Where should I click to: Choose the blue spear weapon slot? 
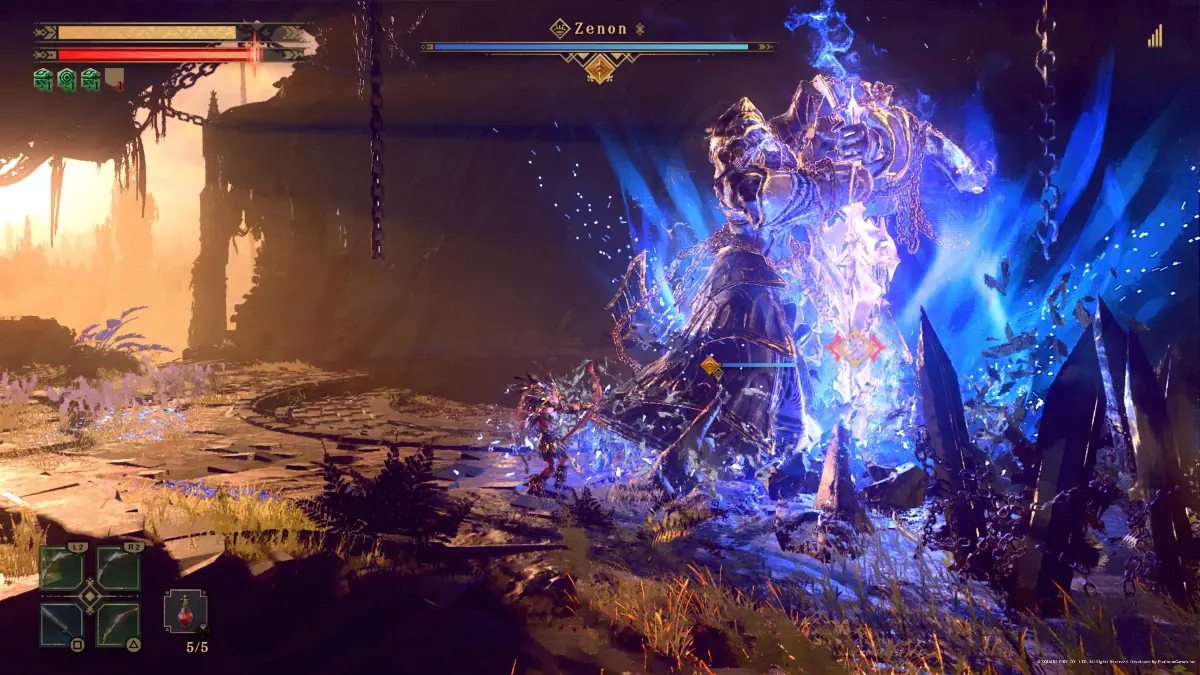(x=61, y=624)
